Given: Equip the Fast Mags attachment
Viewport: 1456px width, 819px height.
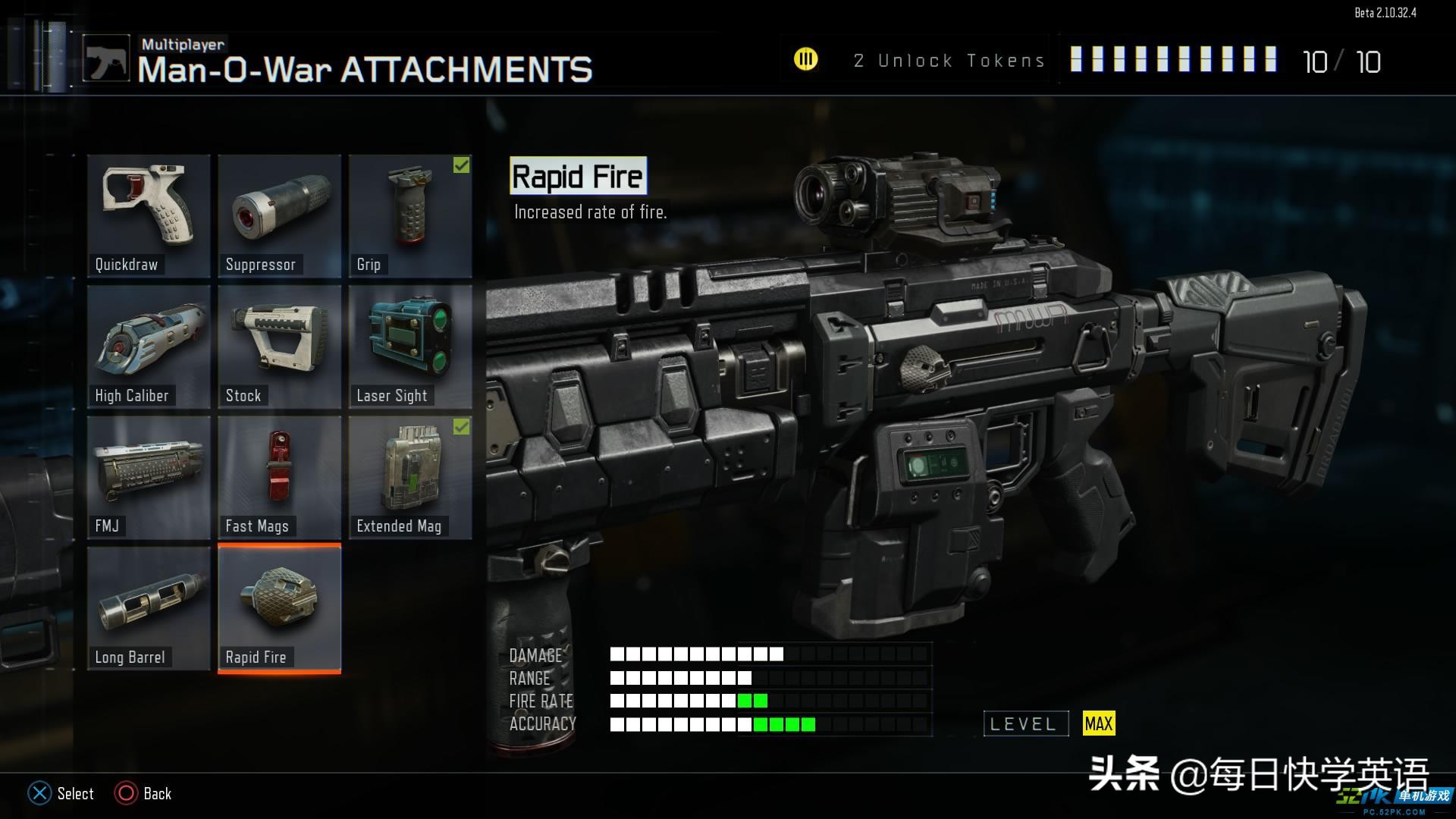Looking at the screenshot, I should [279, 477].
